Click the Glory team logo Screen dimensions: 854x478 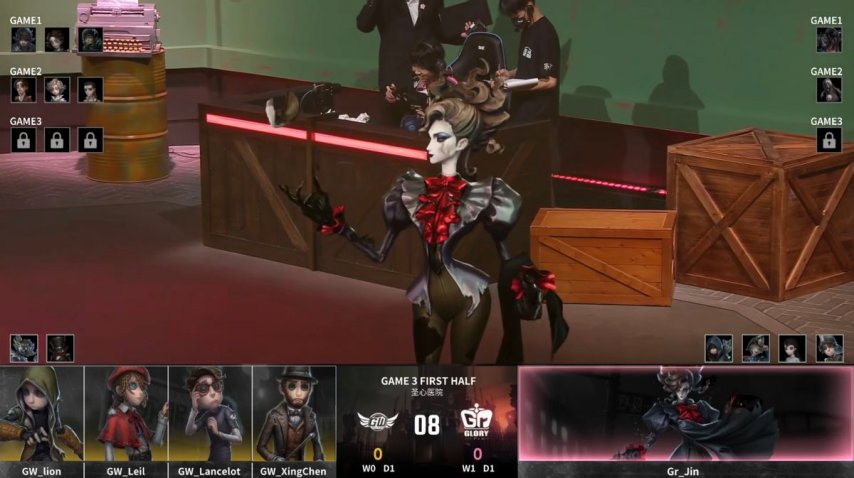point(477,422)
